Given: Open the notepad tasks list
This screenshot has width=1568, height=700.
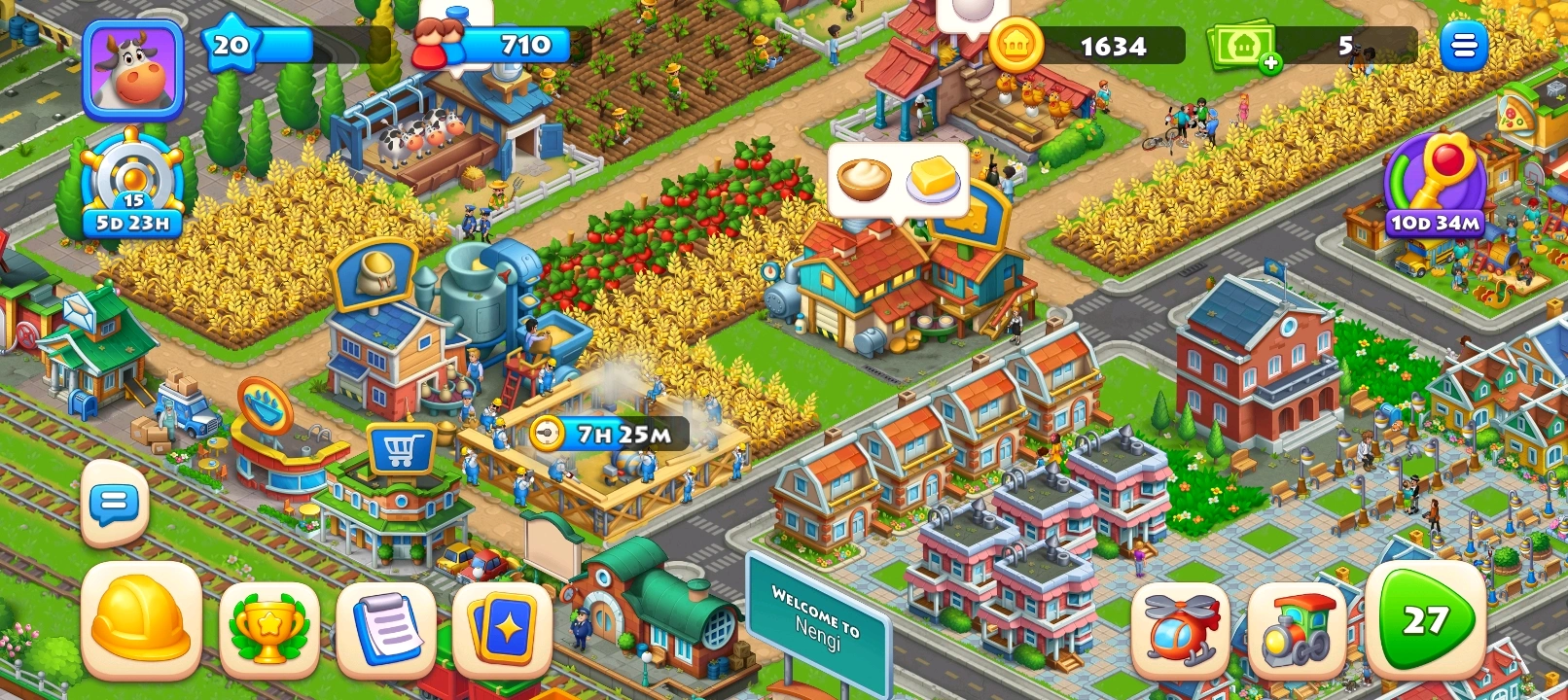Looking at the screenshot, I should tap(386, 629).
